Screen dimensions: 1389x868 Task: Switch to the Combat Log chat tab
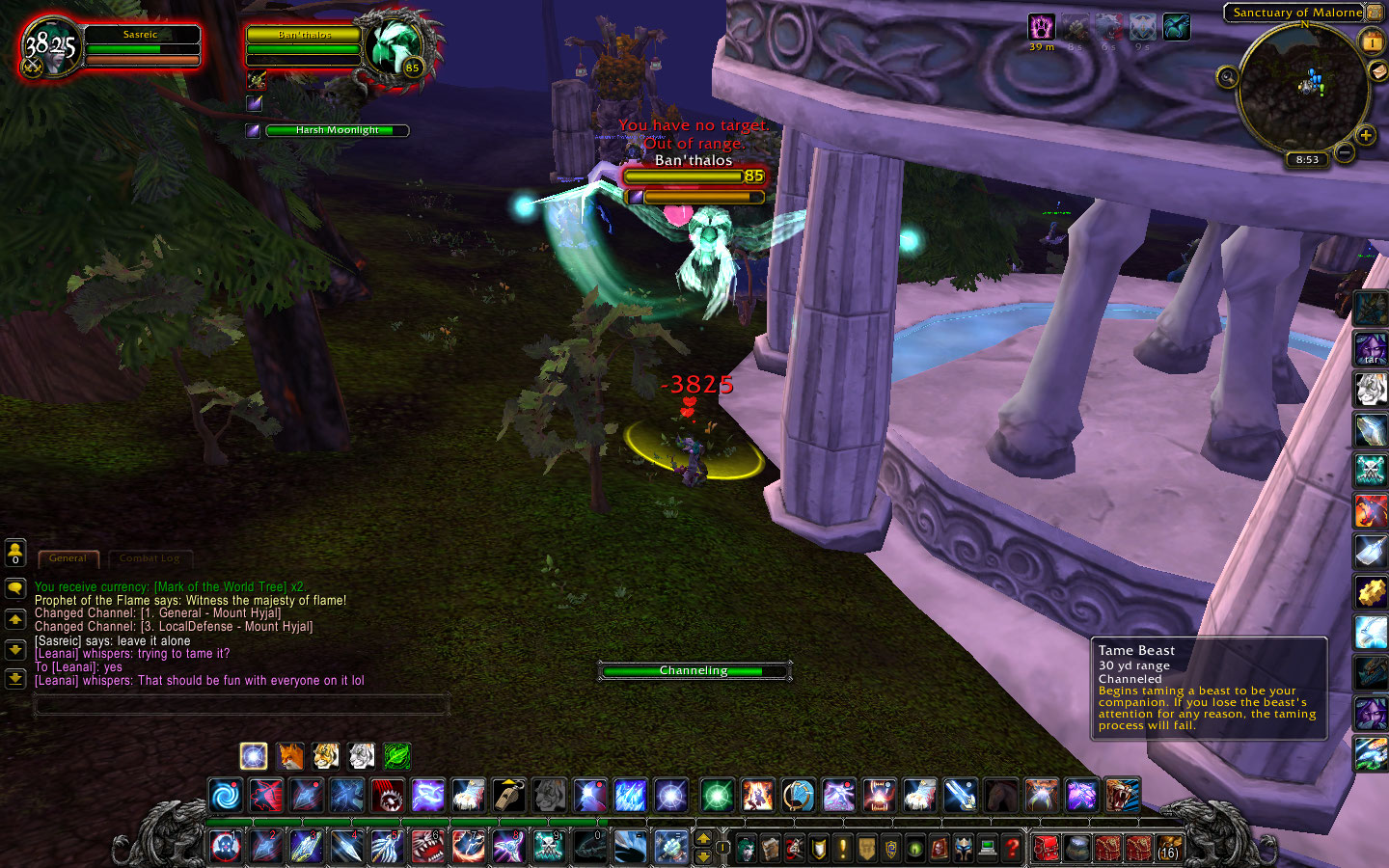click(150, 558)
